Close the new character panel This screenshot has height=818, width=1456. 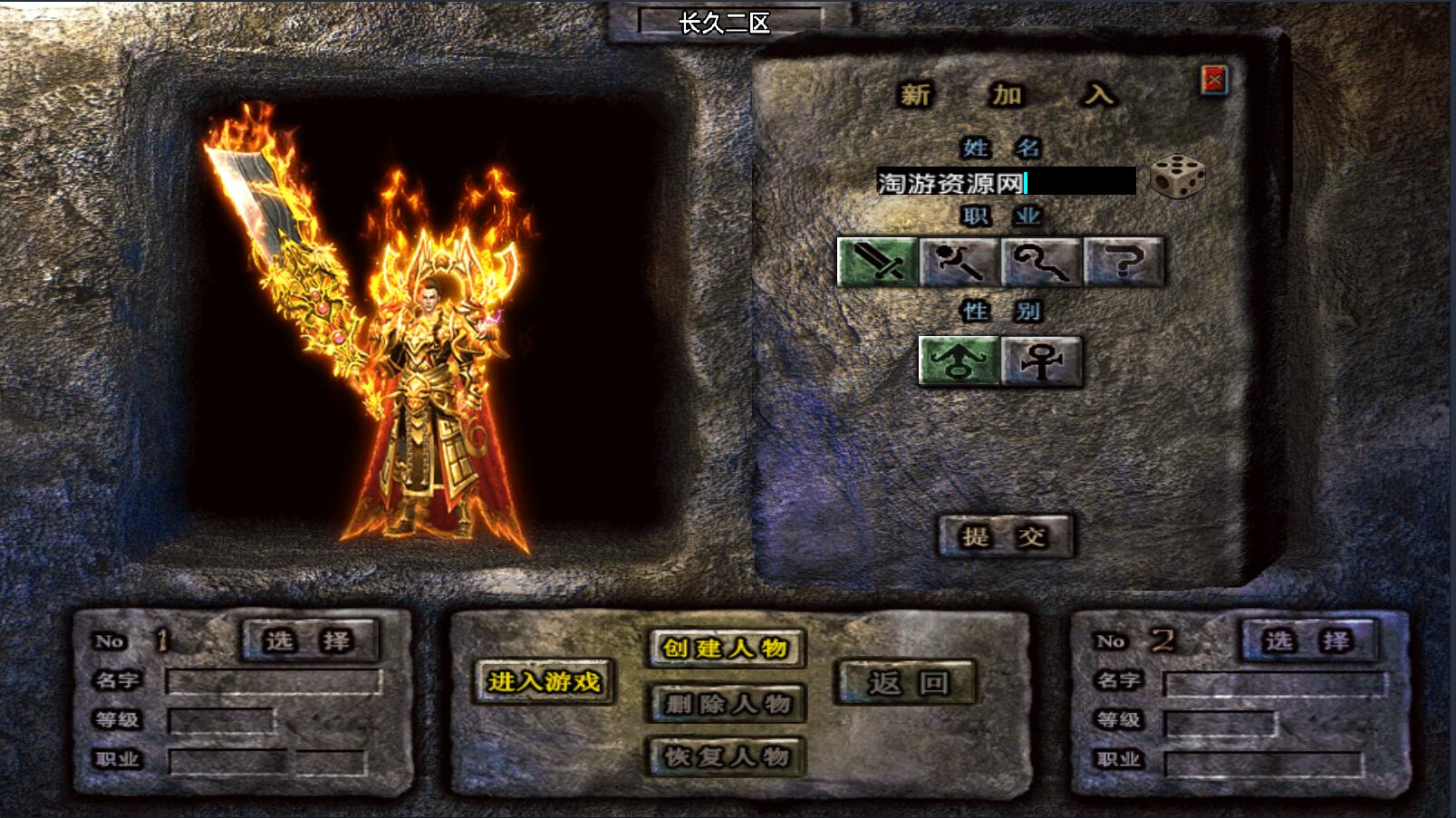[x=1214, y=81]
